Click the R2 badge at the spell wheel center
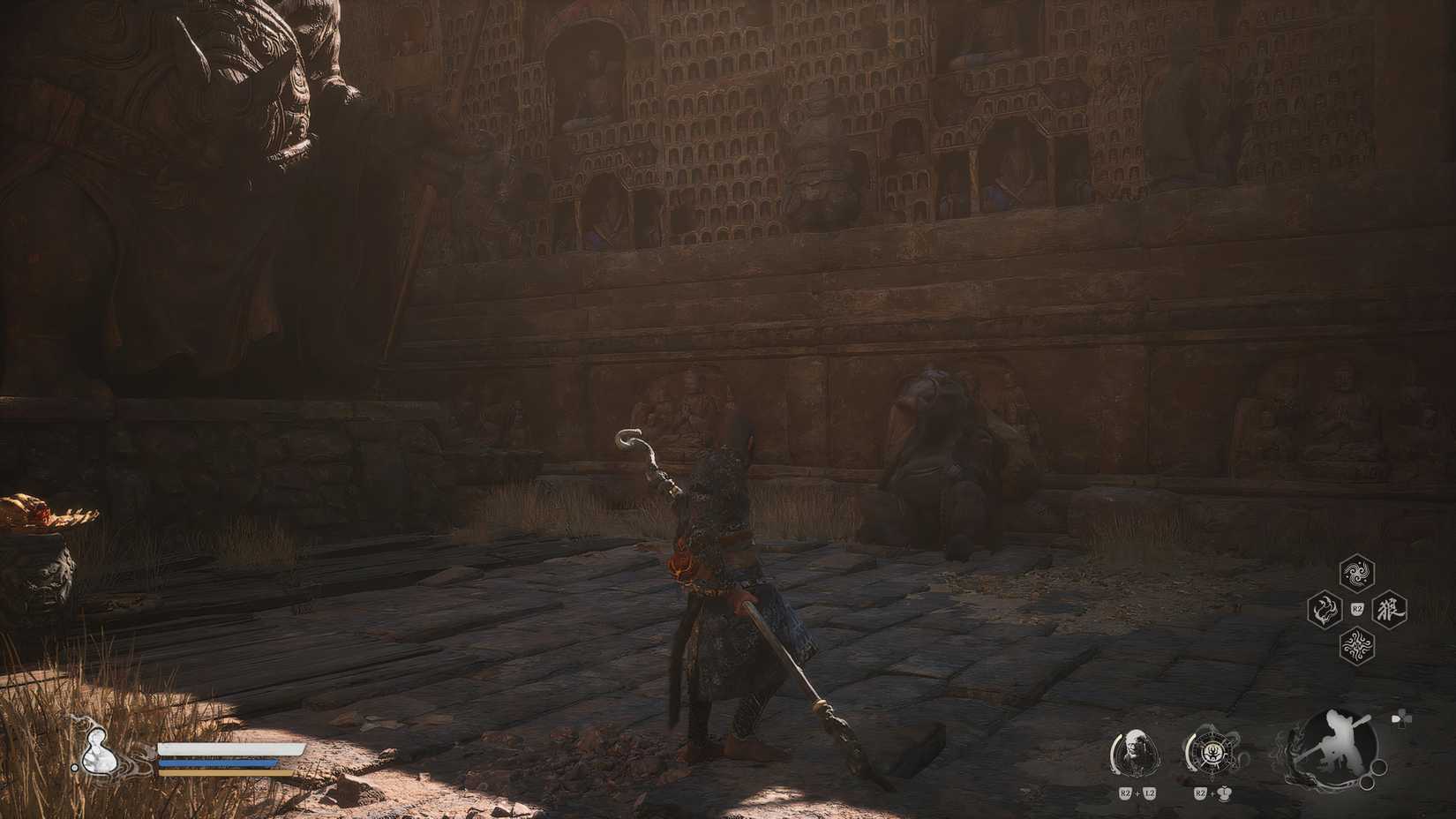 coord(1356,609)
